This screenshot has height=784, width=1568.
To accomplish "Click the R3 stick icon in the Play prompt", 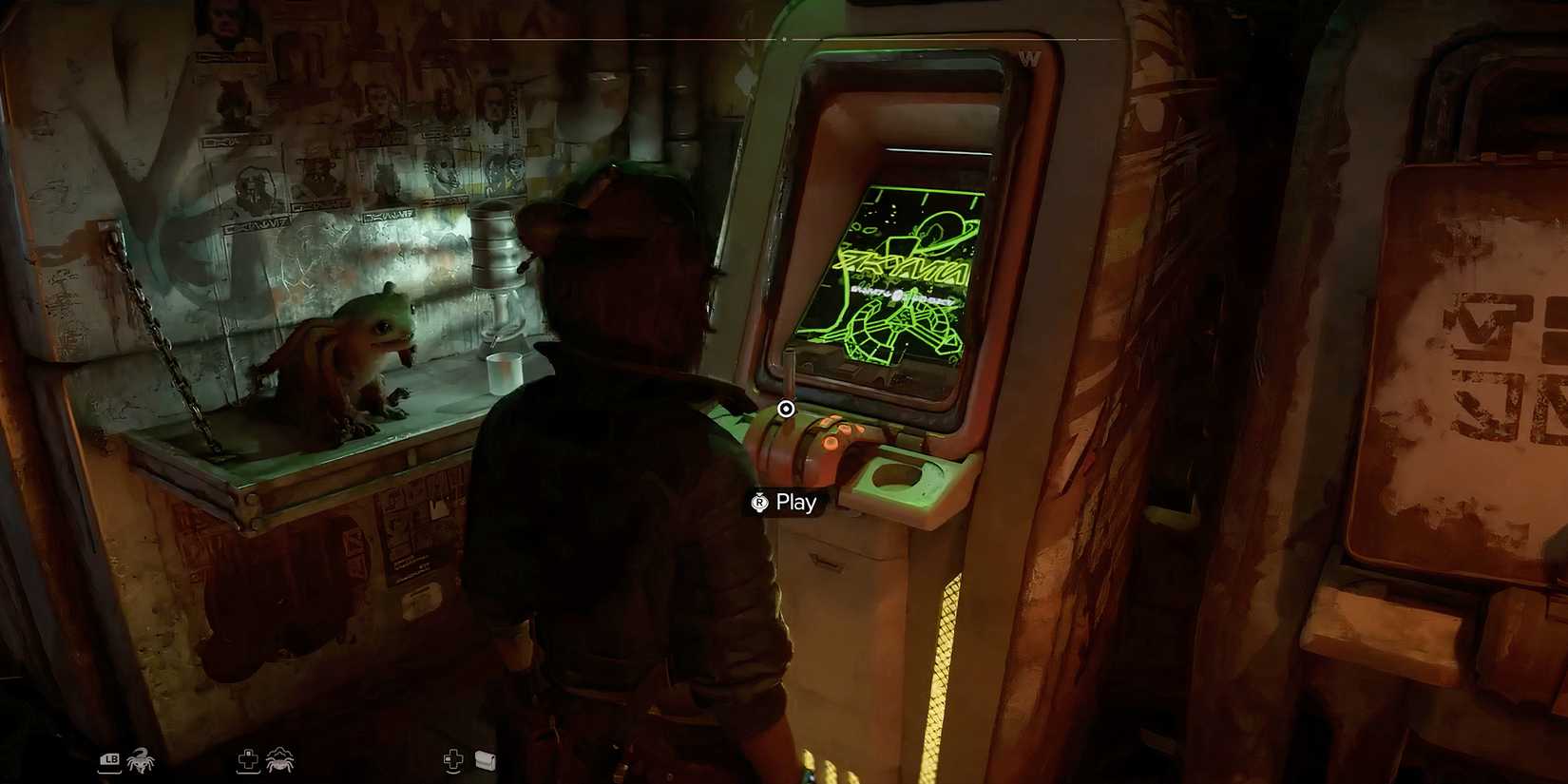I will point(760,502).
